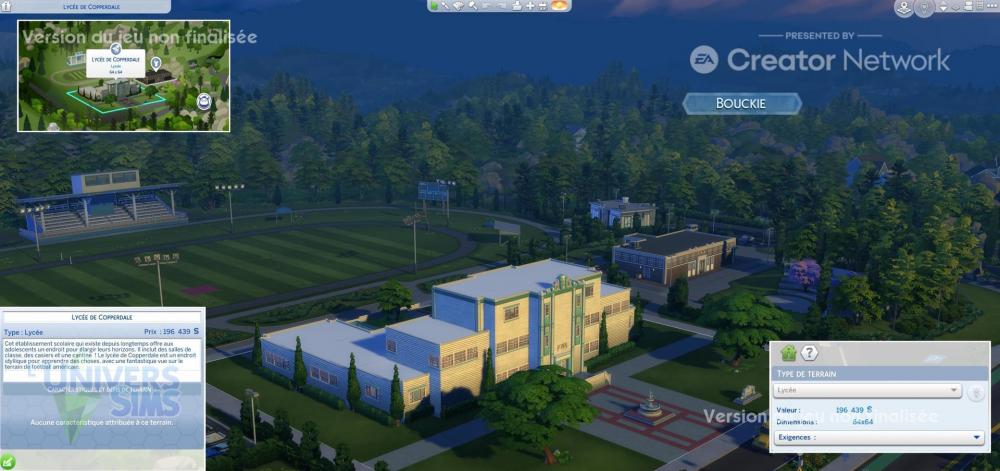
Task: Click the green icon at the bottom-left corner
Action: (x=8, y=462)
